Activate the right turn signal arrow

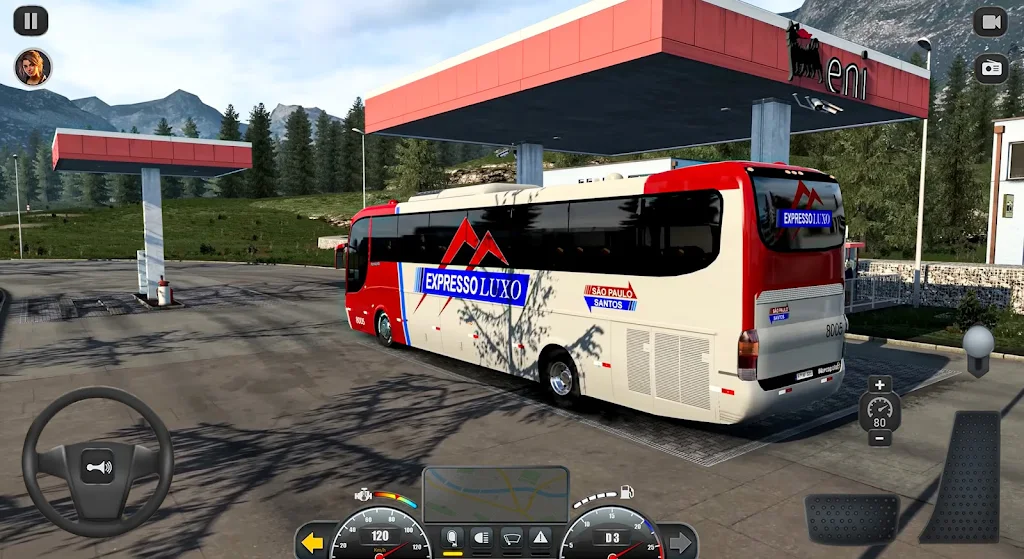pyautogui.click(x=680, y=543)
